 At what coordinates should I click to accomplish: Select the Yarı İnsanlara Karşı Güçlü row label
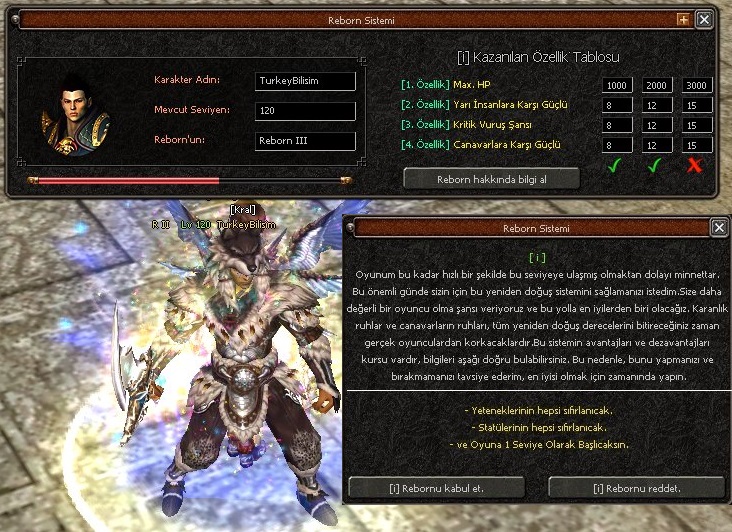pyautogui.click(x=482, y=105)
